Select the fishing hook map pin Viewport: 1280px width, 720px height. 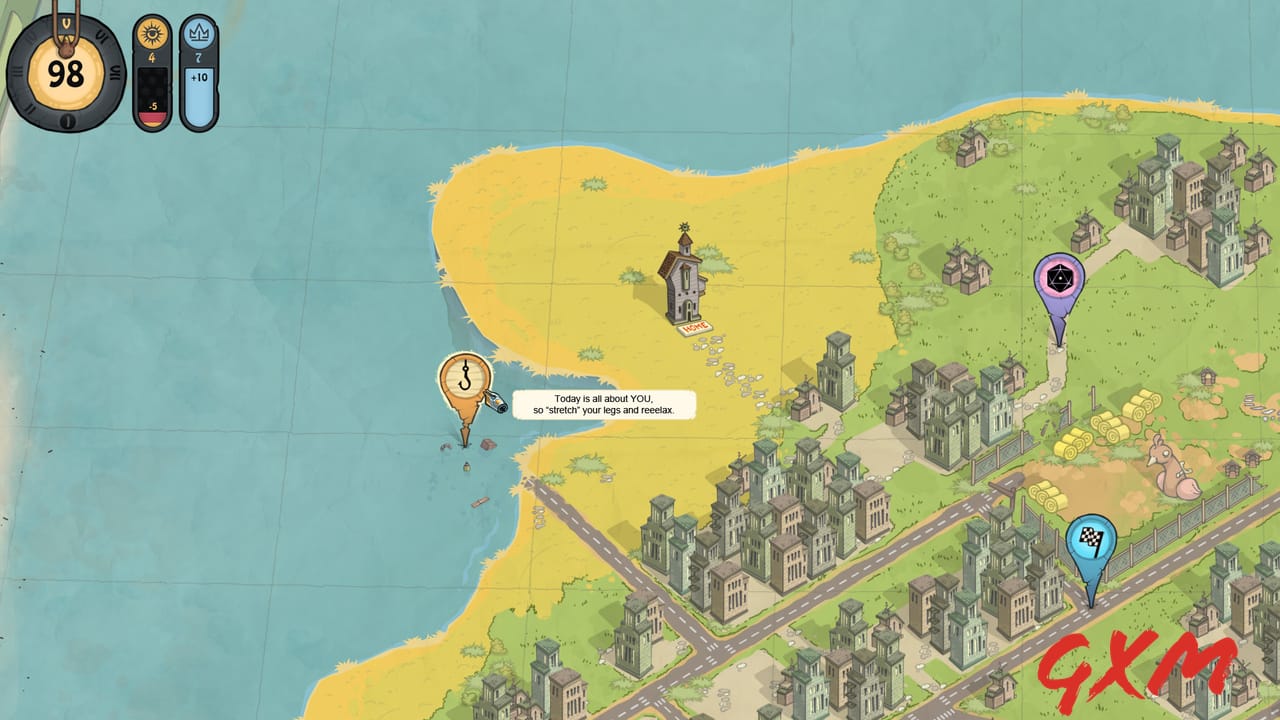pyautogui.click(x=465, y=378)
